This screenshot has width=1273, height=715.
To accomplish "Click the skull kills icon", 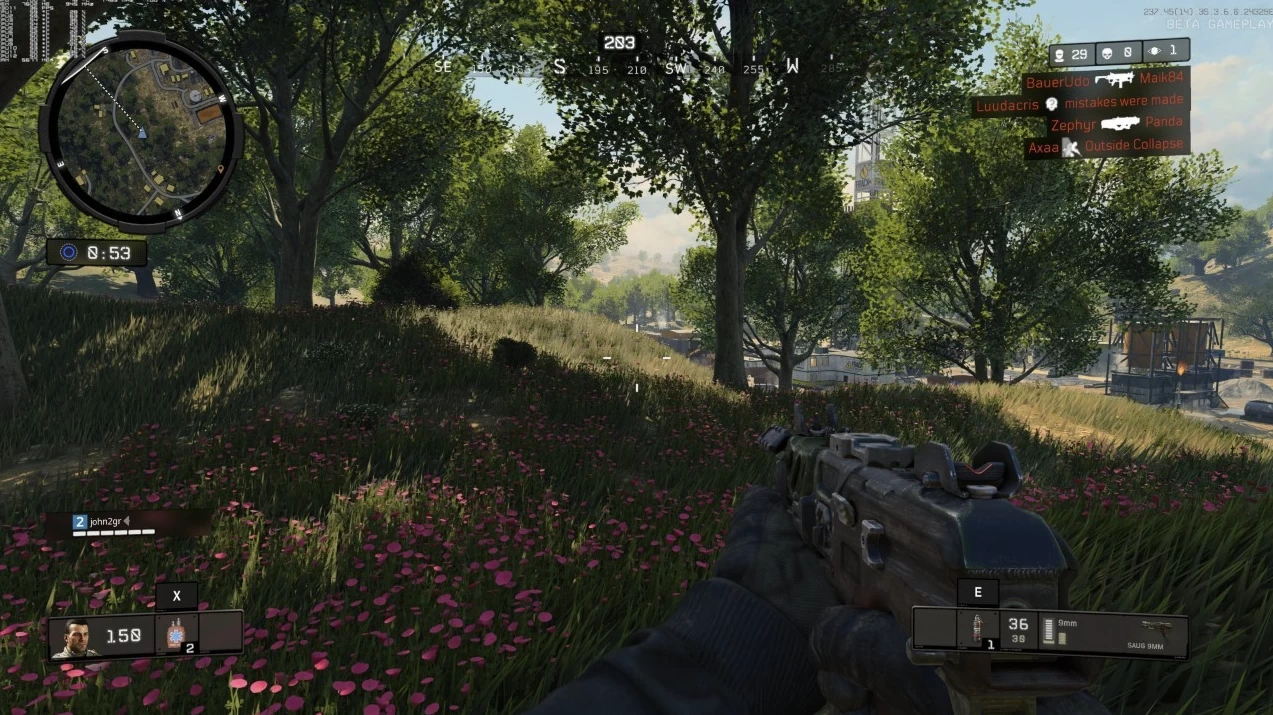I will [1109, 53].
